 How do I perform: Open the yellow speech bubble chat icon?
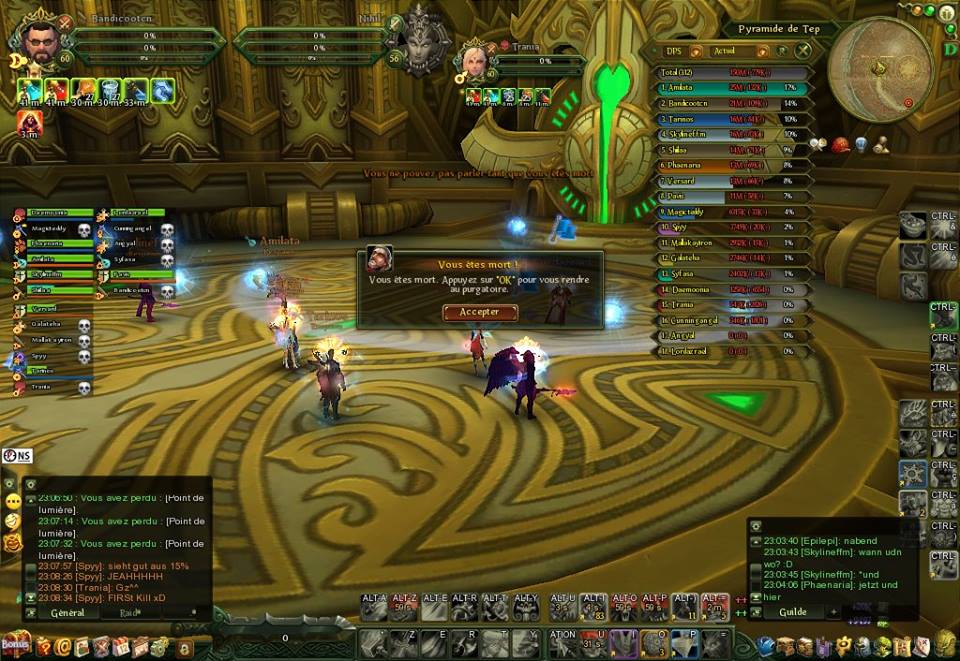[12, 500]
